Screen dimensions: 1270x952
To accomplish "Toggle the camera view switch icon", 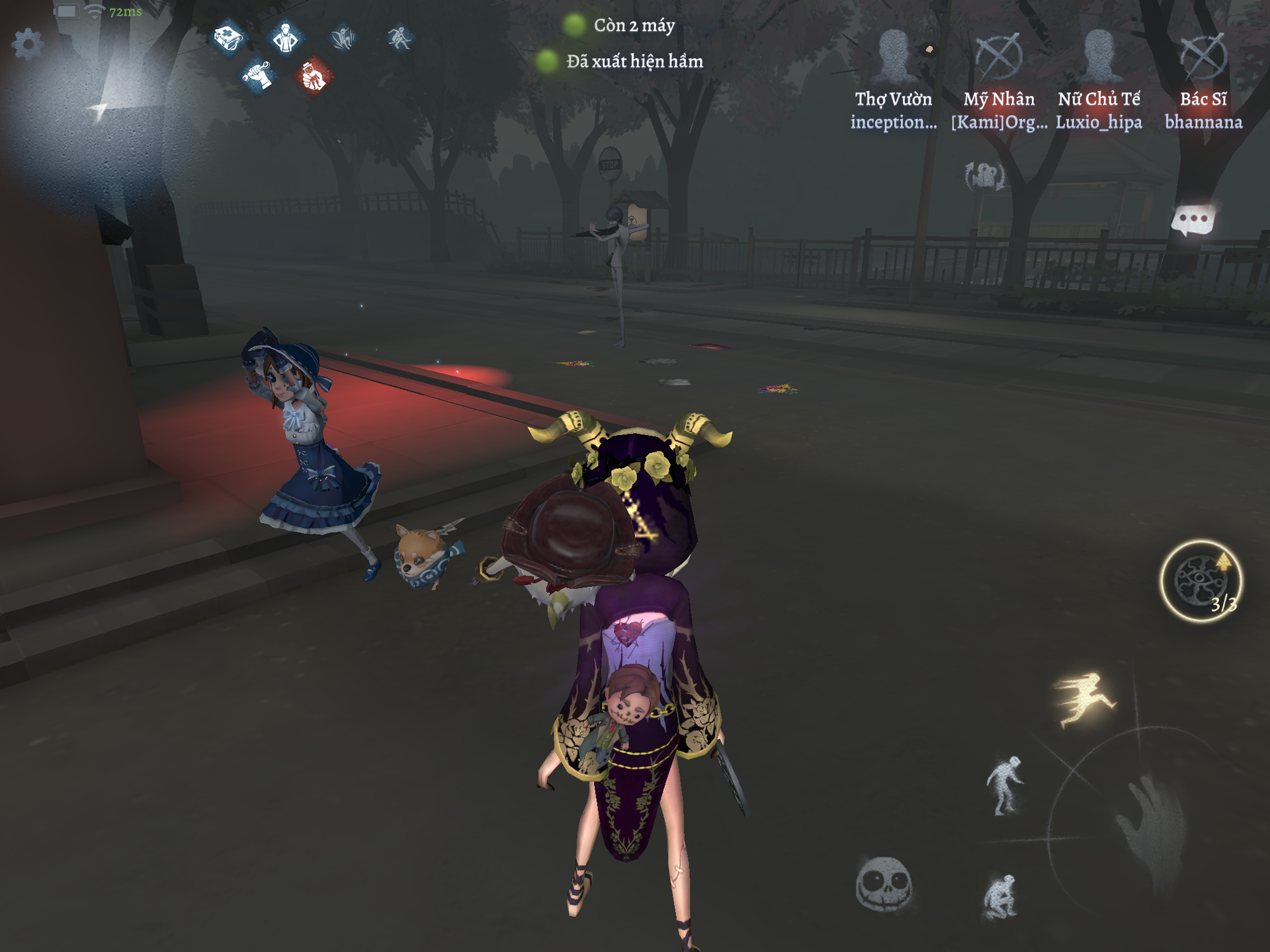I will click(x=985, y=177).
